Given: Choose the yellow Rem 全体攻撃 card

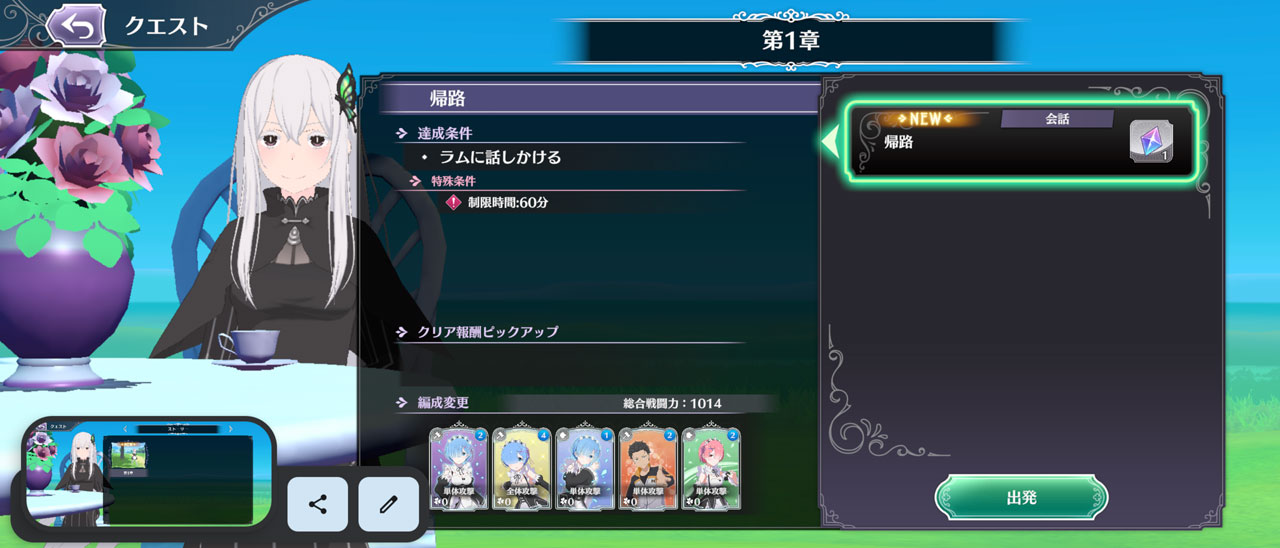Looking at the screenshot, I should [x=521, y=468].
